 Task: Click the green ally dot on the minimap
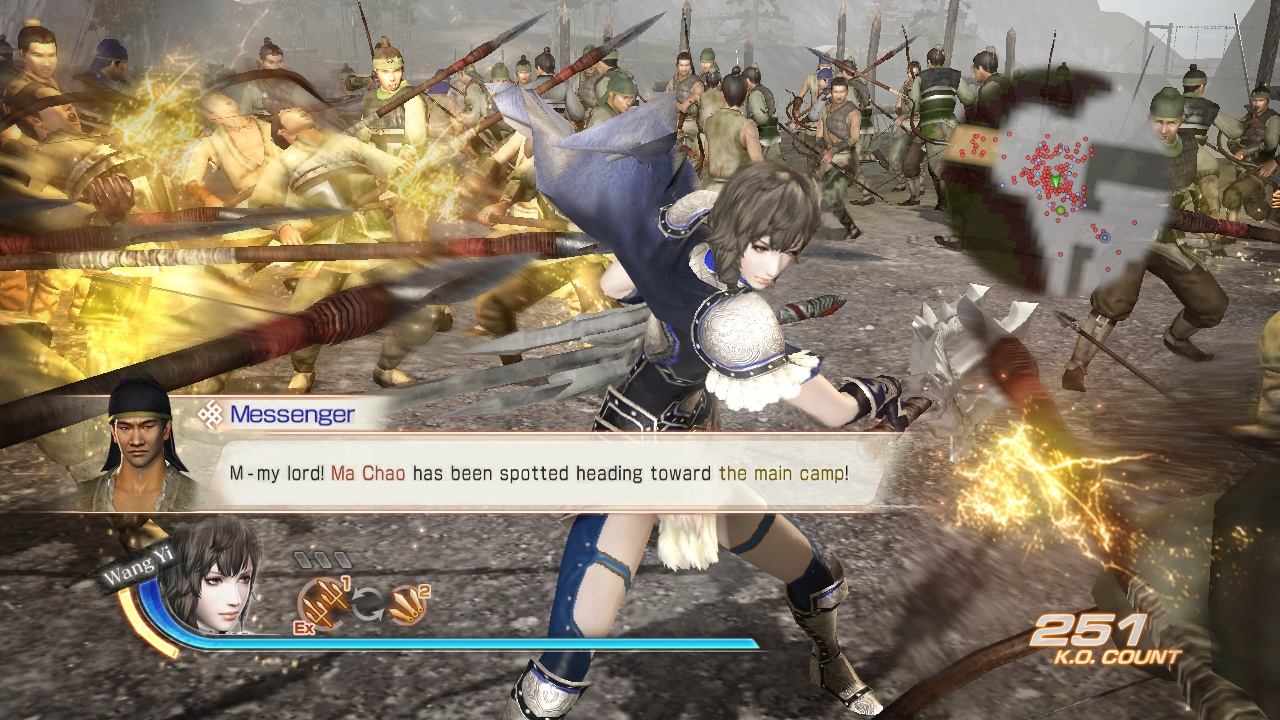[x=1060, y=210]
